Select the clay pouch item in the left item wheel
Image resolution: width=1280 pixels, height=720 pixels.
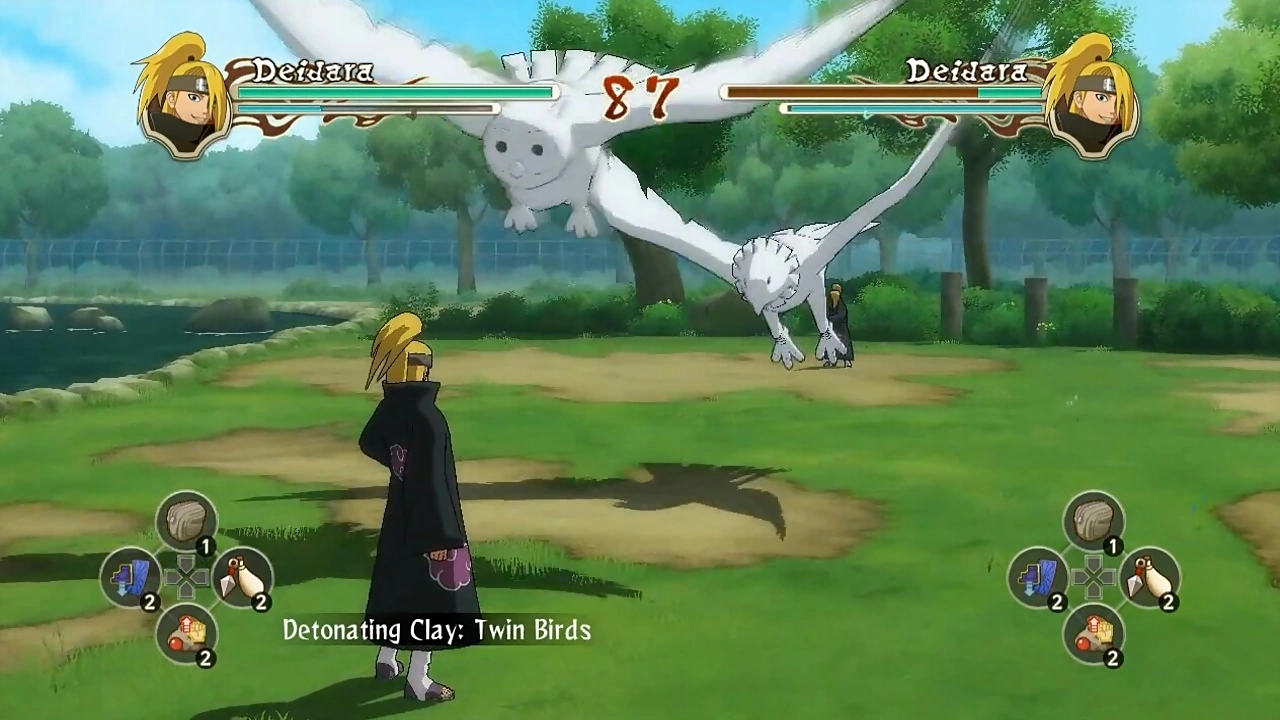(187, 518)
